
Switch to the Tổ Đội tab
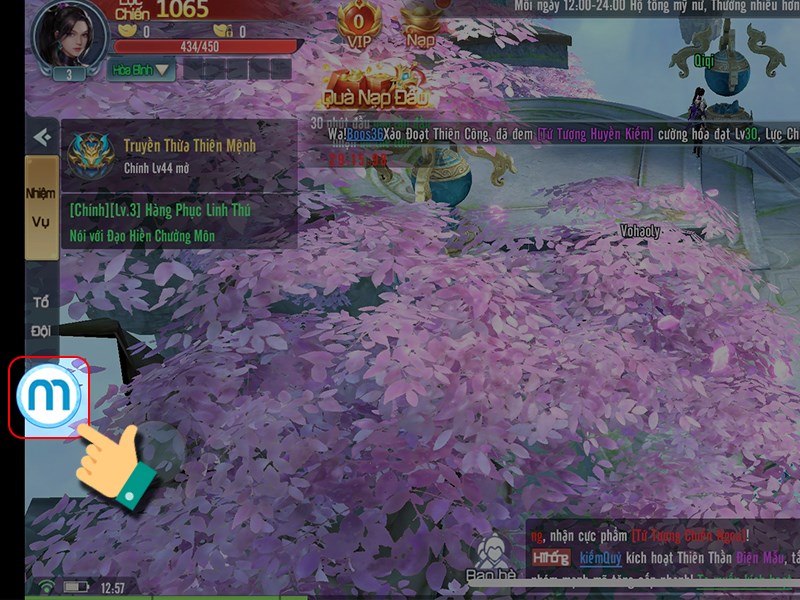click(41, 315)
